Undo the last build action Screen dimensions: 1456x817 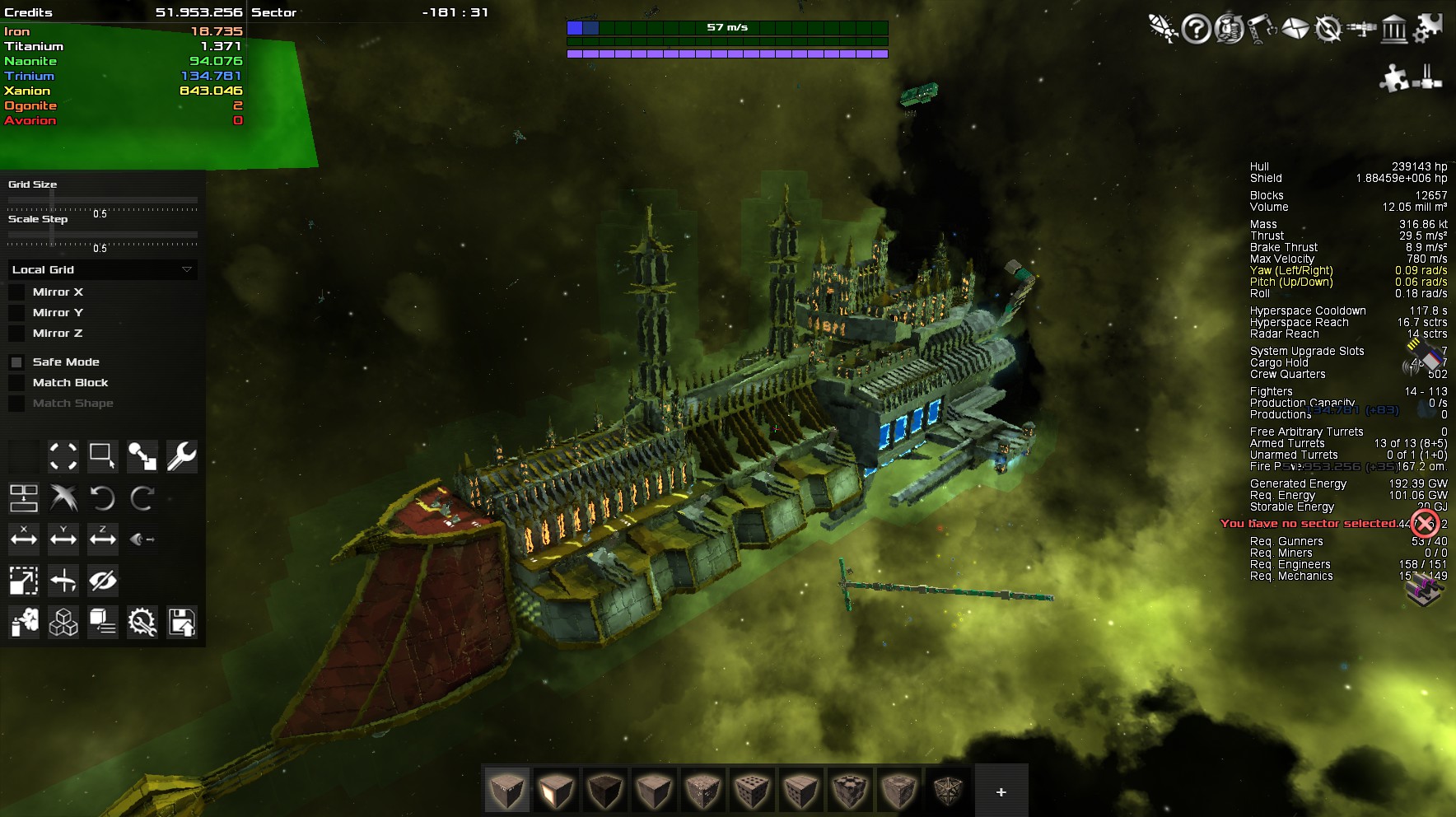click(102, 498)
